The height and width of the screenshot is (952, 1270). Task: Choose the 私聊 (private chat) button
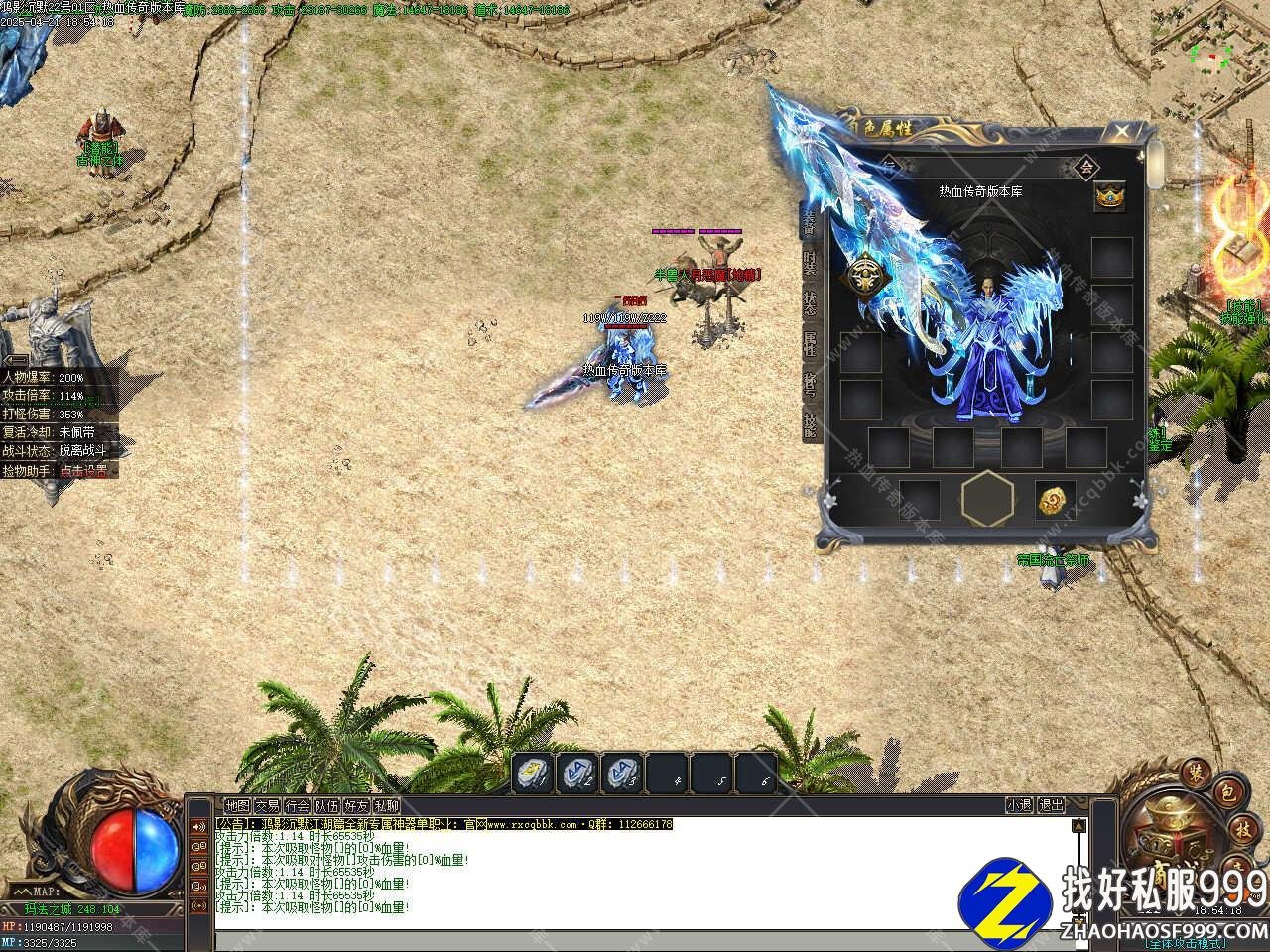pyautogui.click(x=386, y=806)
